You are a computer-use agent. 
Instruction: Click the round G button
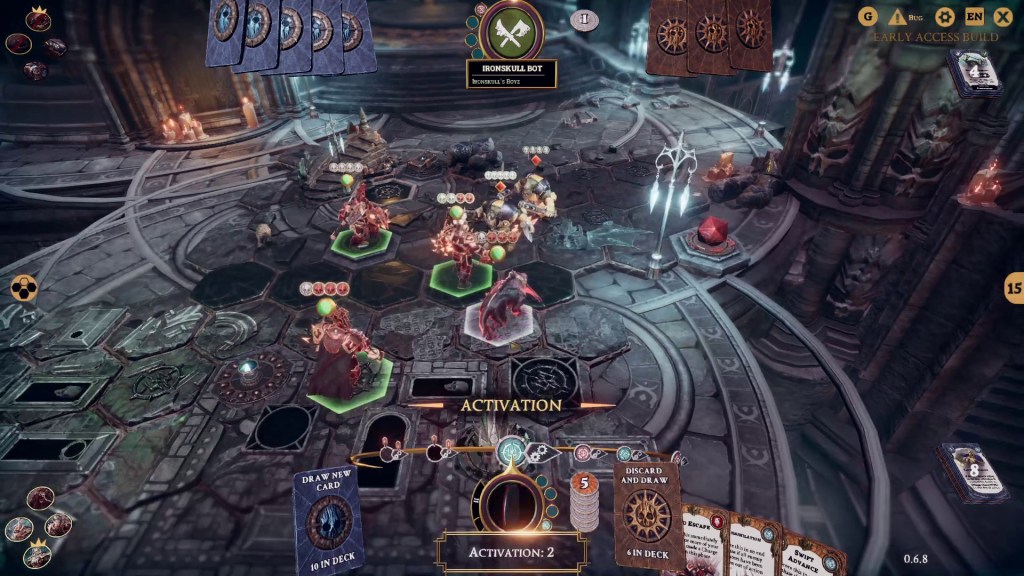pyautogui.click(x=867, y=16)
